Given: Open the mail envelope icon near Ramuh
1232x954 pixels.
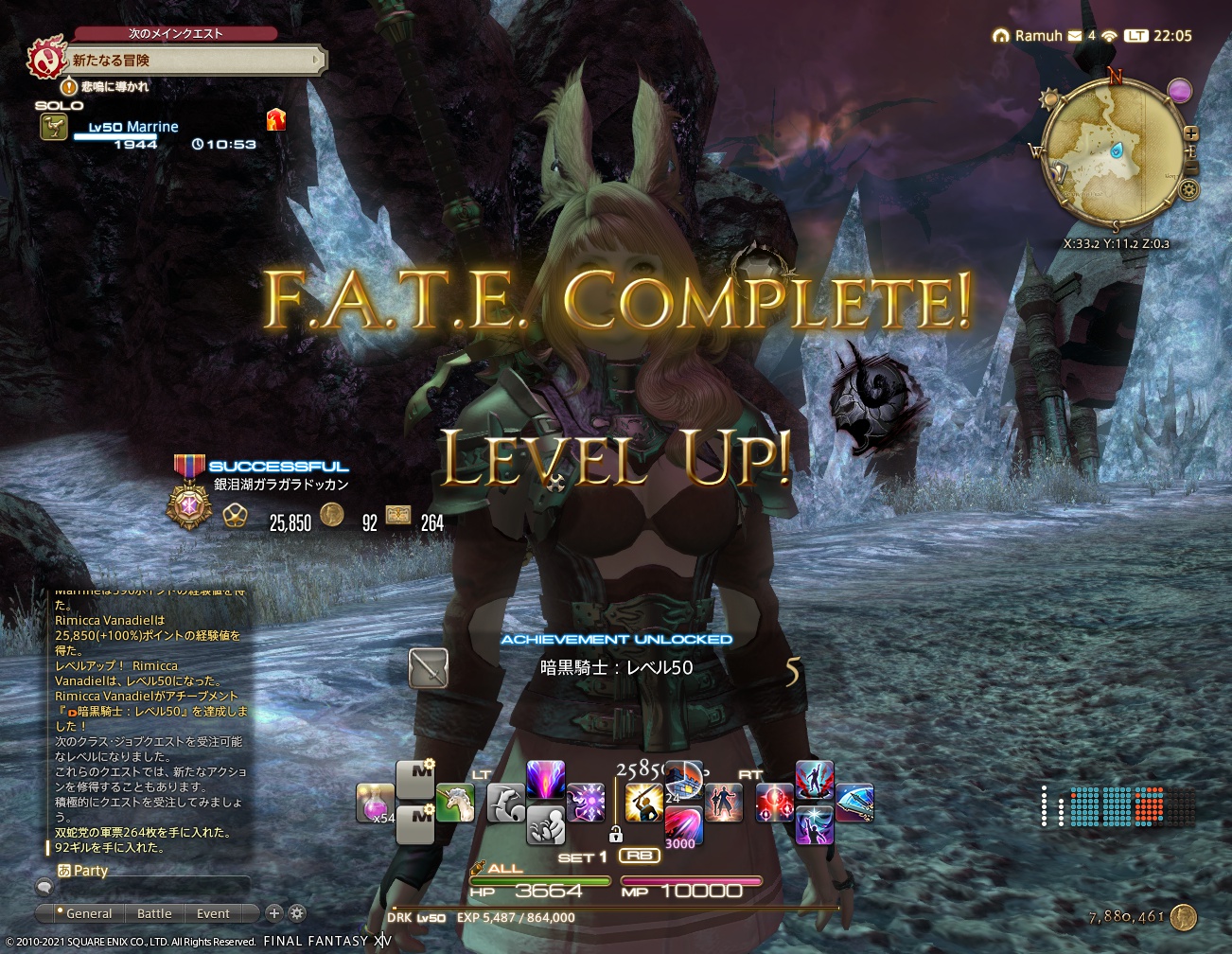Looking at the screenshot, I should [x=1074, y=36].
